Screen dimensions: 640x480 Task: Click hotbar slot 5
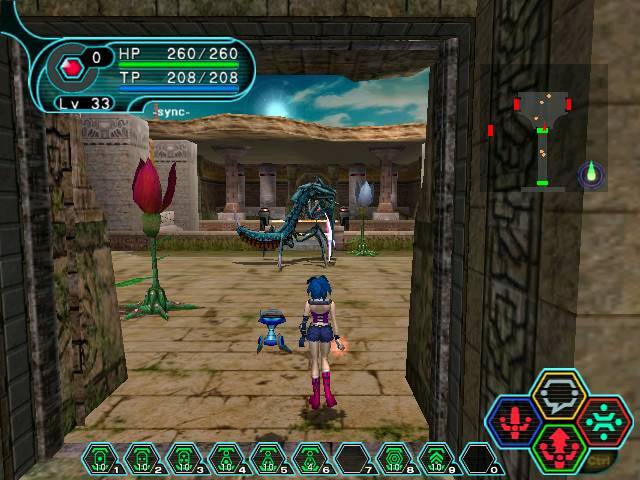point(267,457)
